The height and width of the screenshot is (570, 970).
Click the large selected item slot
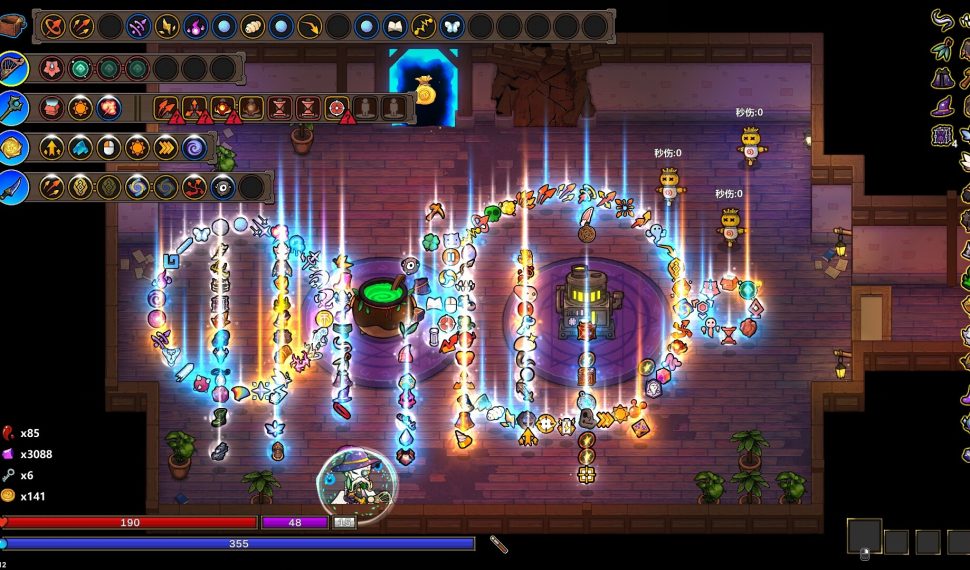pos(864,536)
